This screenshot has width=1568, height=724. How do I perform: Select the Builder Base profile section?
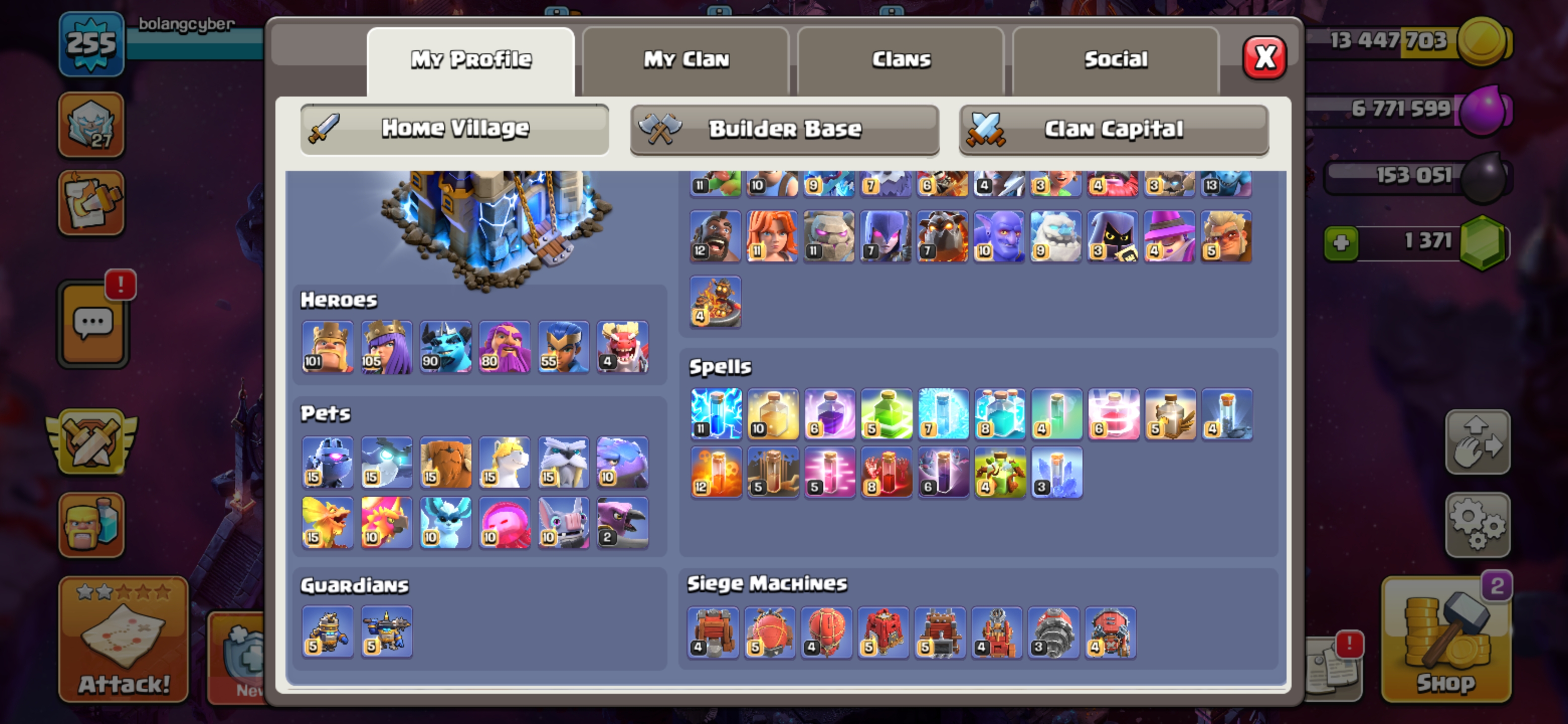pos(785,129)
